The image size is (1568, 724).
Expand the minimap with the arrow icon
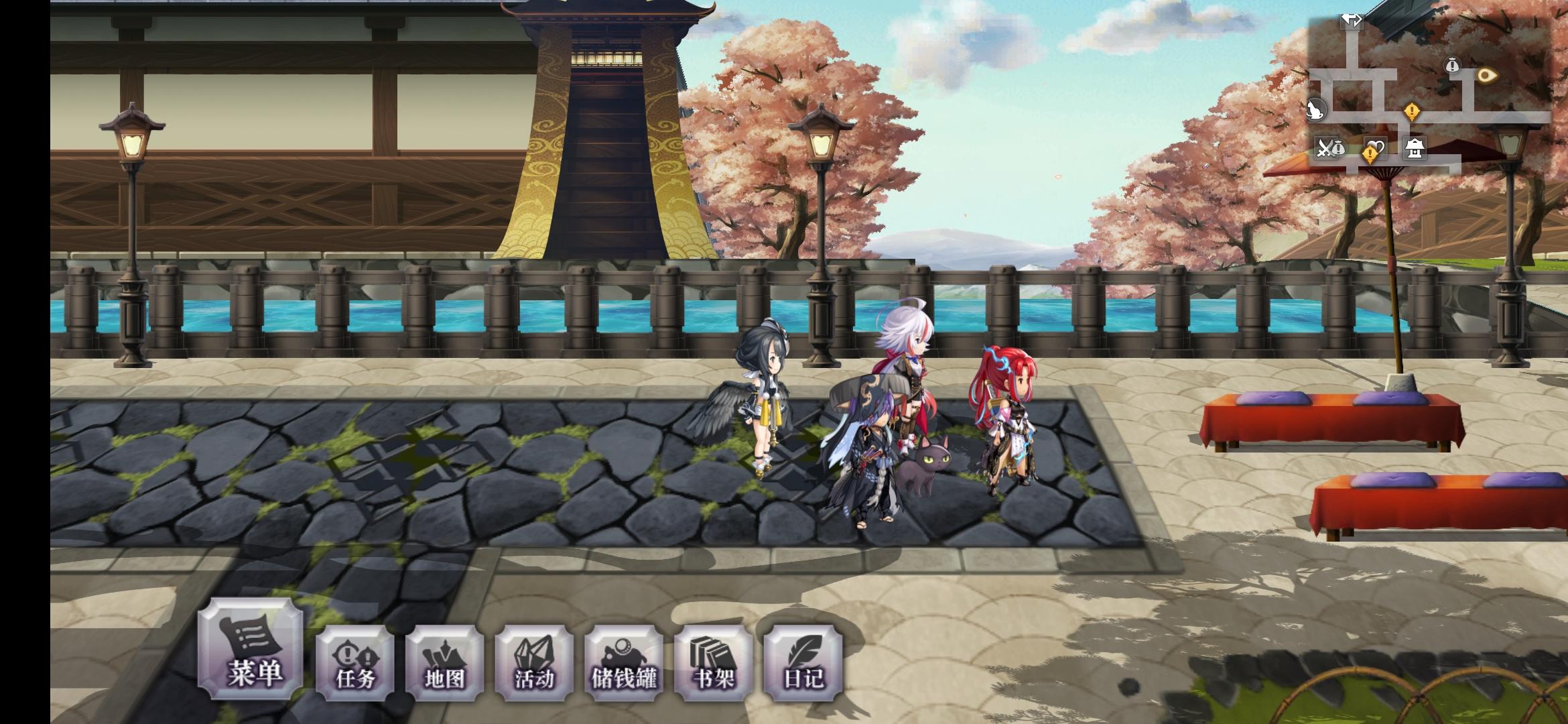[x=1351, y=21]
